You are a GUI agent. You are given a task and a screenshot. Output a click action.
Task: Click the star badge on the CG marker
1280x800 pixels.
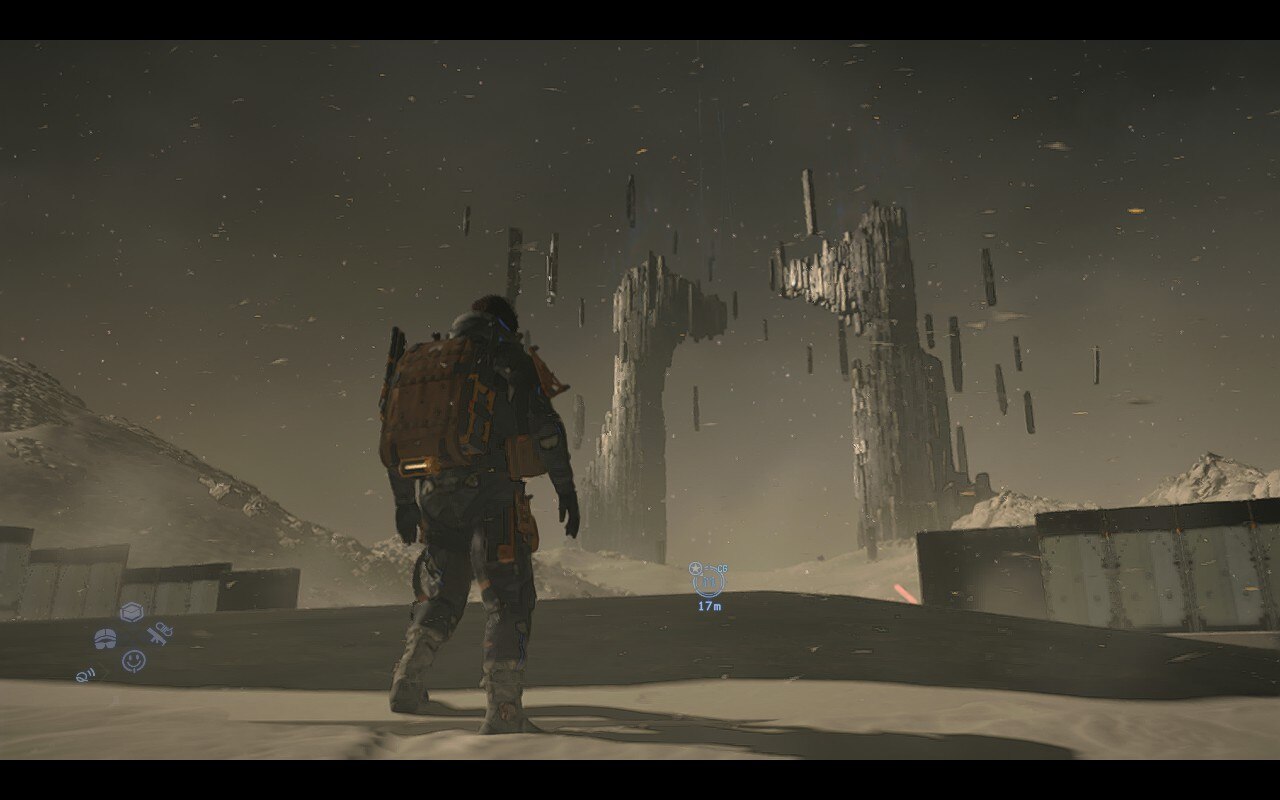point(695,567)
